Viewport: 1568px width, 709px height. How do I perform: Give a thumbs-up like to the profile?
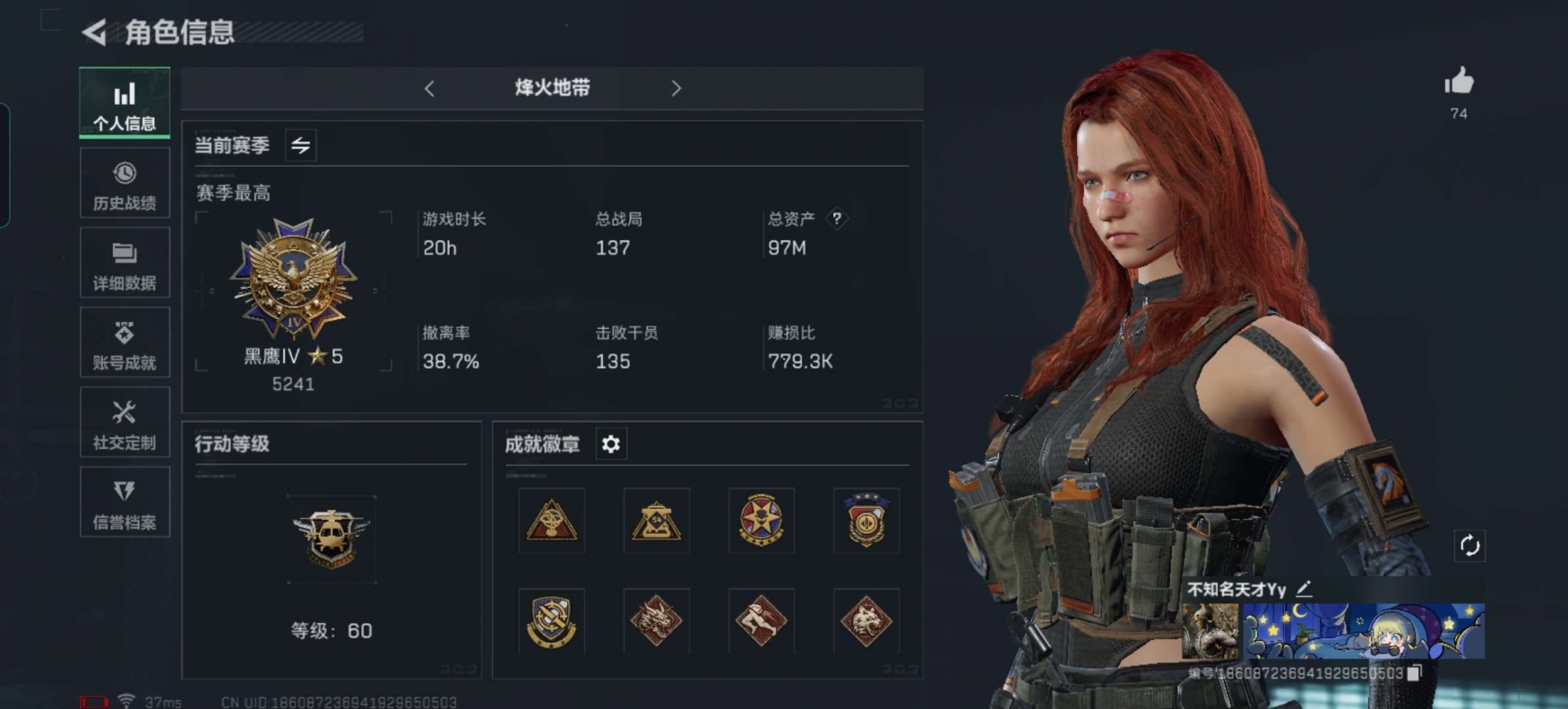[1459, 82]
